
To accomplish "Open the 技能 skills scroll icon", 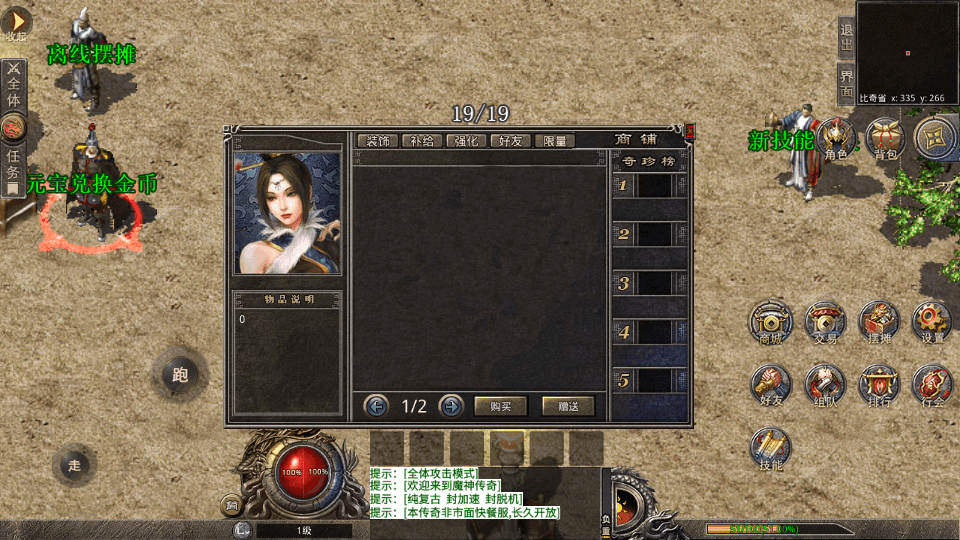I will point(770,448).
